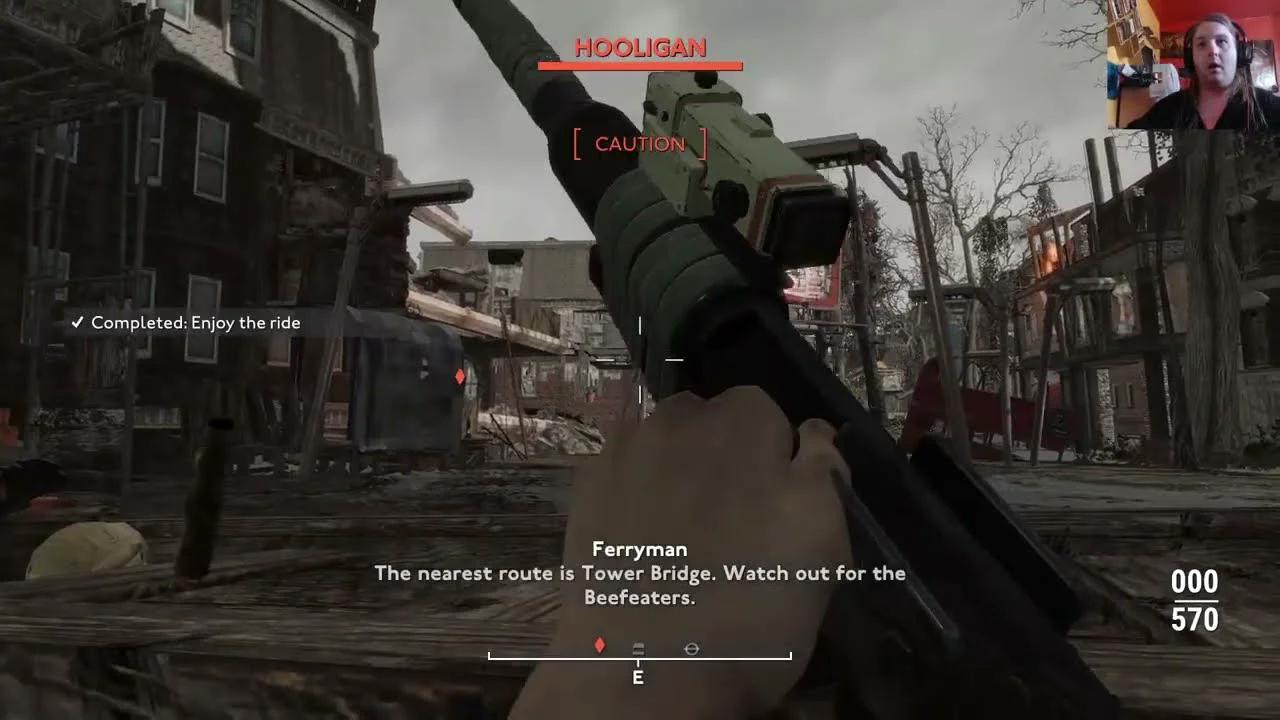Viewport: 1280px width, 720px height.
Task: Click the checkmark beside Completed notification
Action: [78, 322]
